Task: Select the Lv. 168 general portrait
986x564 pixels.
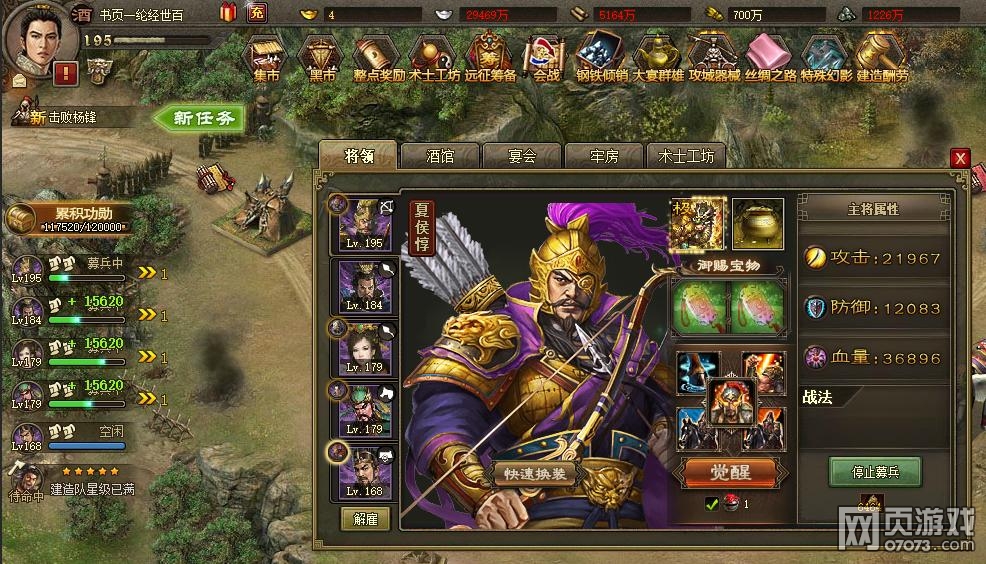Action: 364,471
